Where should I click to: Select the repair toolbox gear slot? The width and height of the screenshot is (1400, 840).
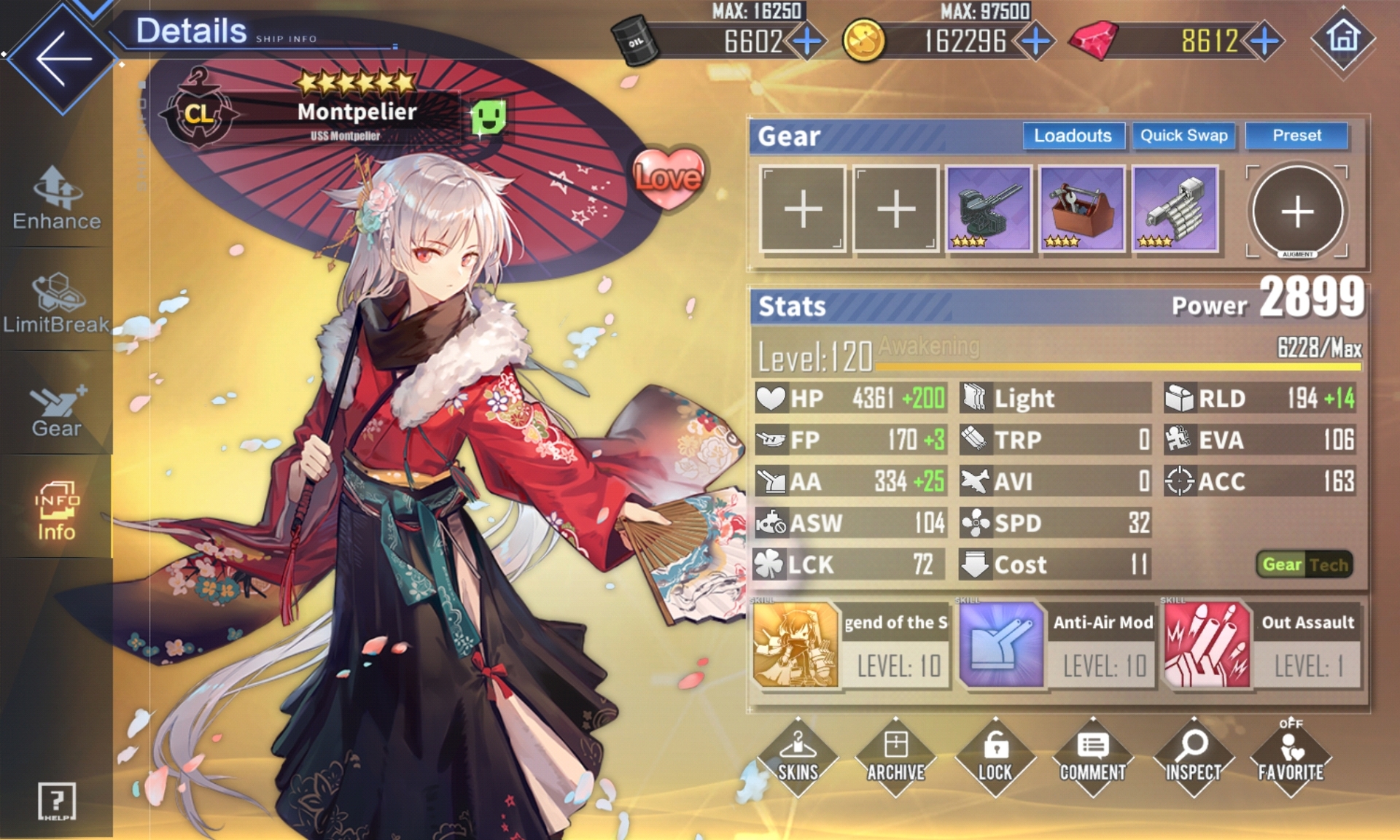[1081, 209]
